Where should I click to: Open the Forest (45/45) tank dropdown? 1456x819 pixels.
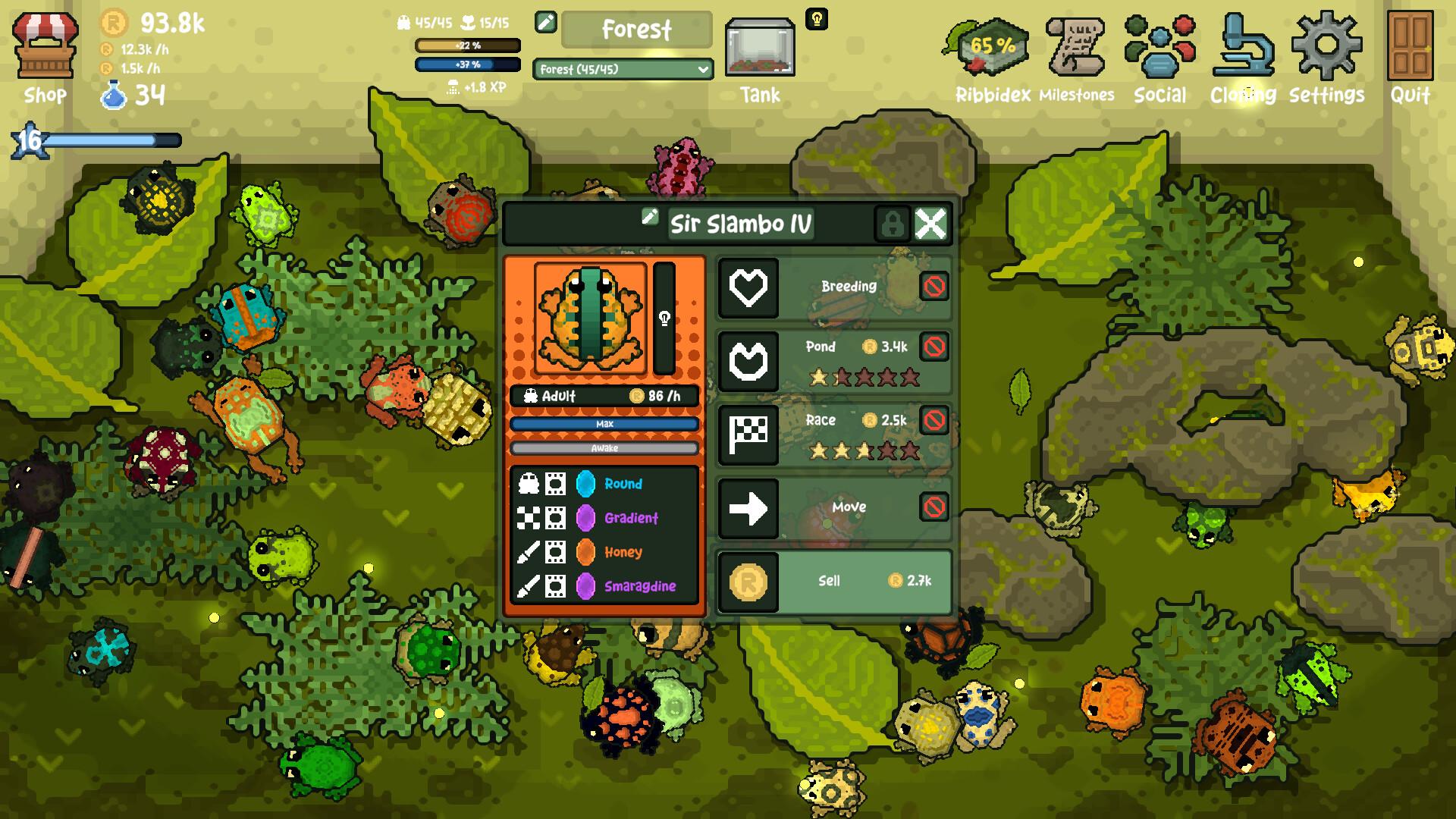click(x=622, y=70)
